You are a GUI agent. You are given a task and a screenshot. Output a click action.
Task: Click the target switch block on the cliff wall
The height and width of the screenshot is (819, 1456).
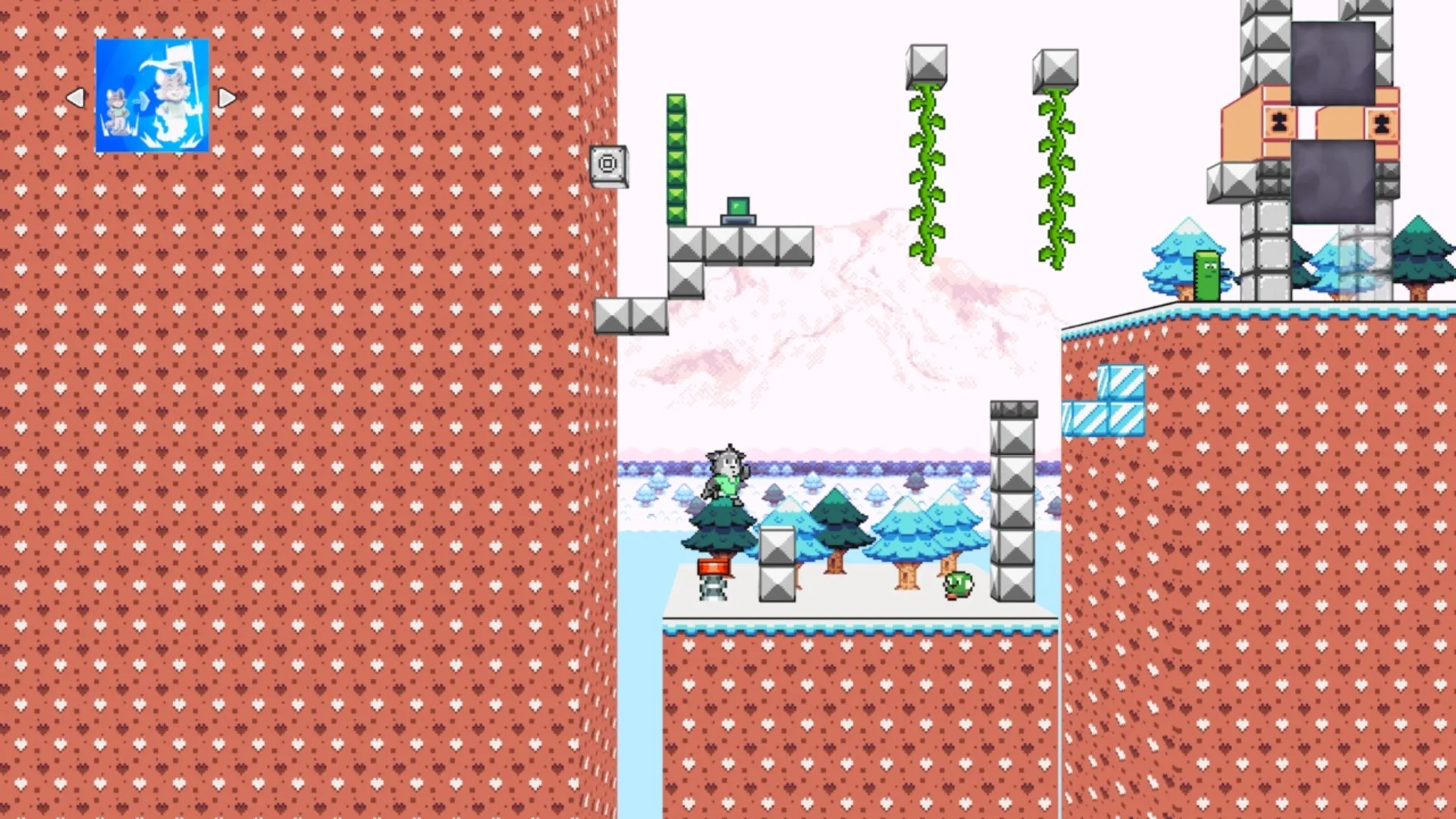click(609, 164)
